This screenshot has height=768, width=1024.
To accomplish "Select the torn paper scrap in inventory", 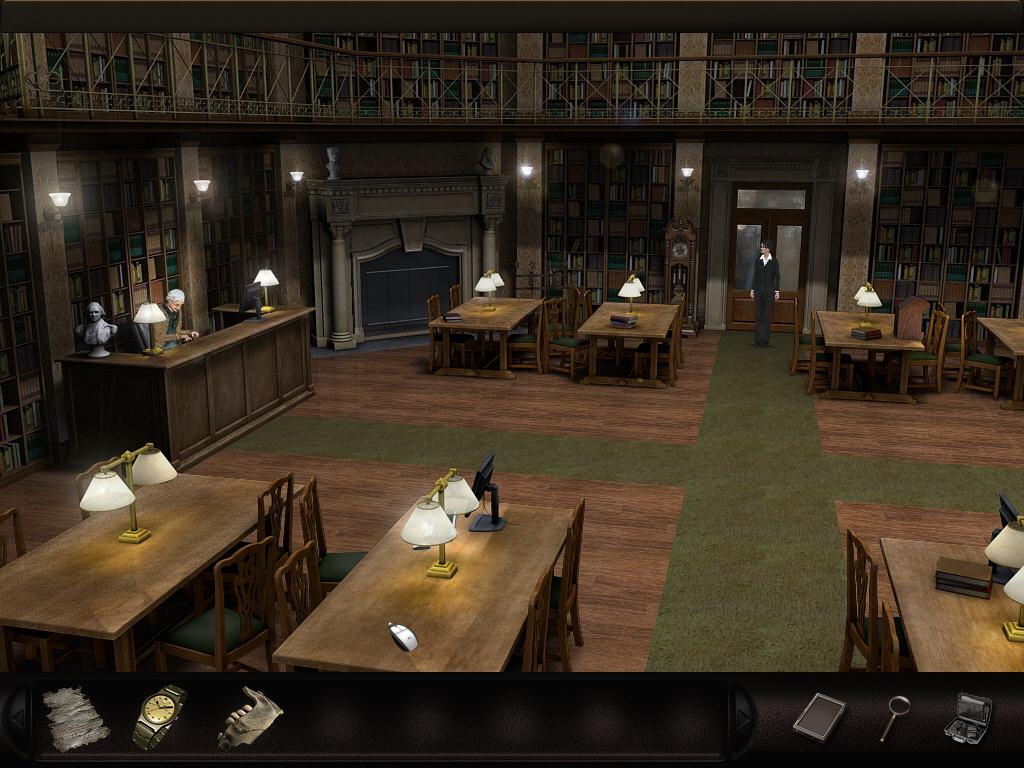I will 75,717.
